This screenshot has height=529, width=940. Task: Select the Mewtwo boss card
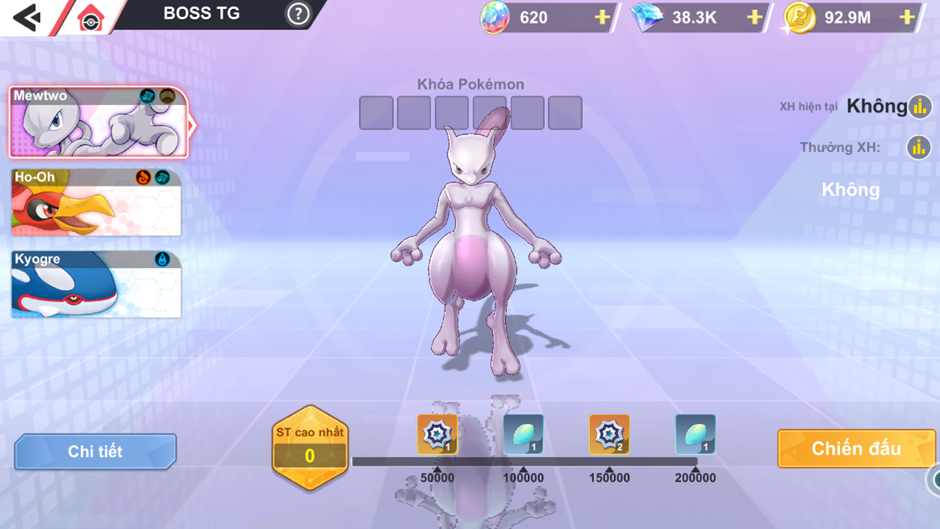pos(98,123)
